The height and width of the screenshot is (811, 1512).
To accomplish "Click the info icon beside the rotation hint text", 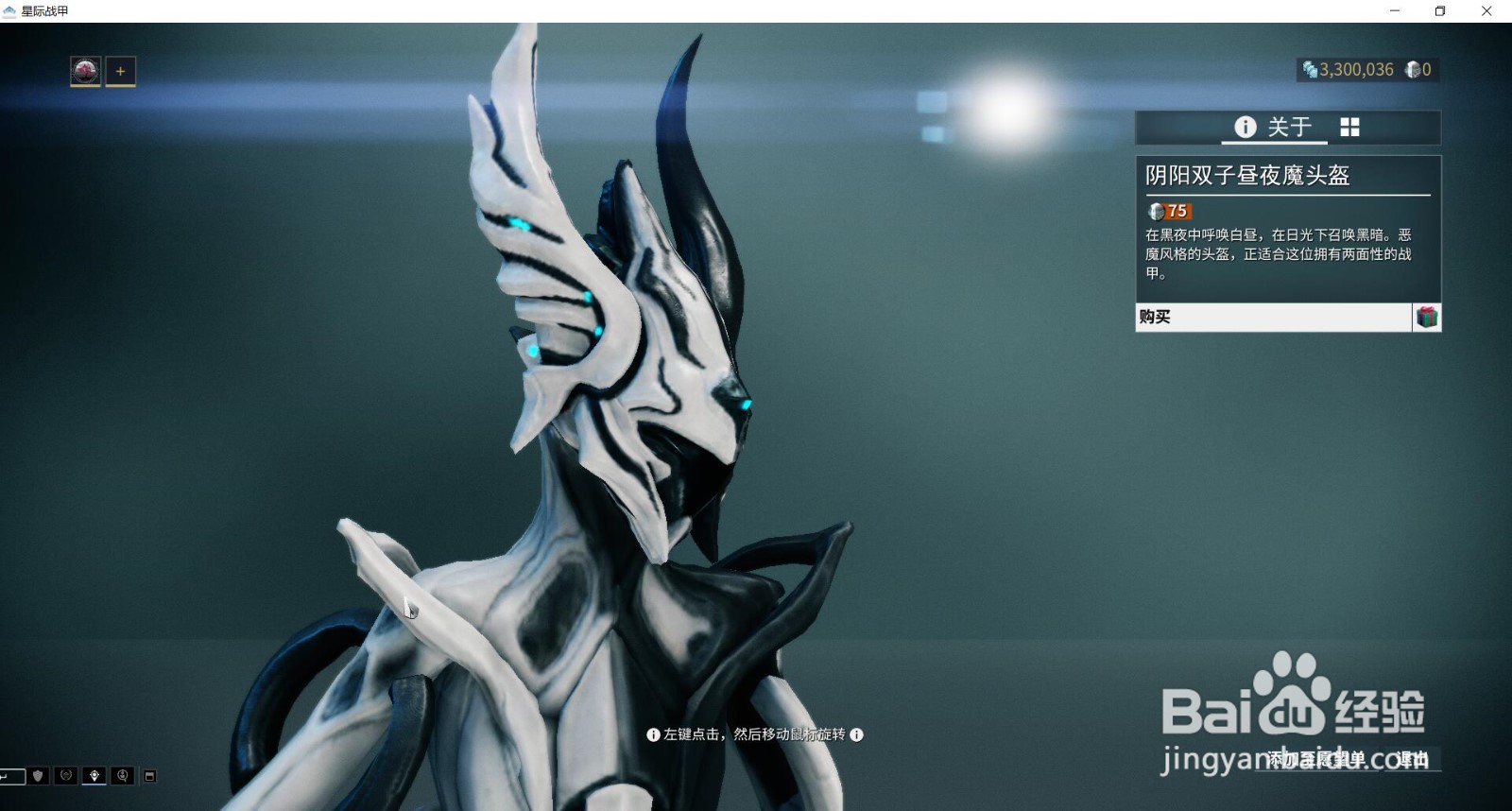I will (652, 735).
